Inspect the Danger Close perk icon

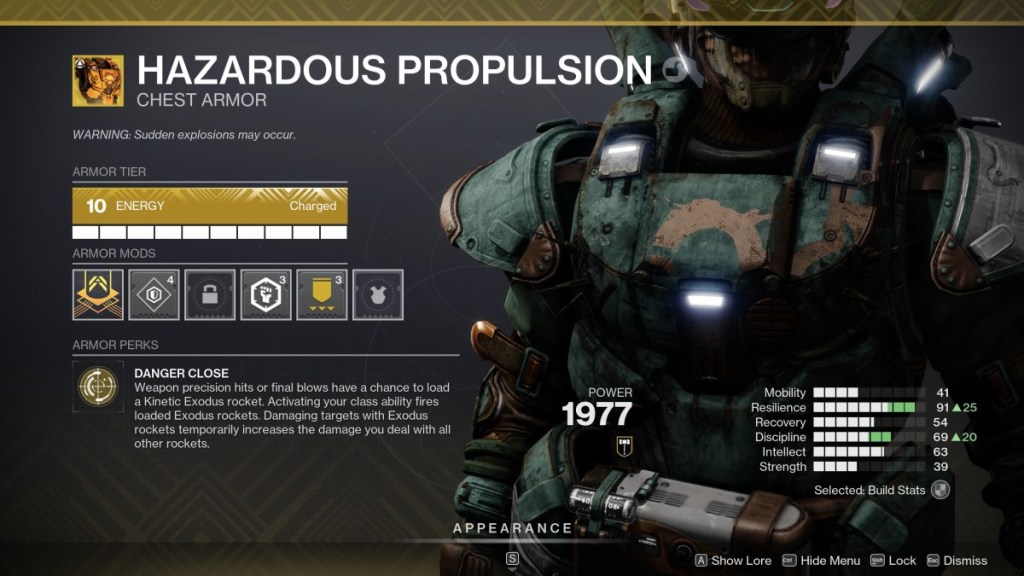[98, 387]
